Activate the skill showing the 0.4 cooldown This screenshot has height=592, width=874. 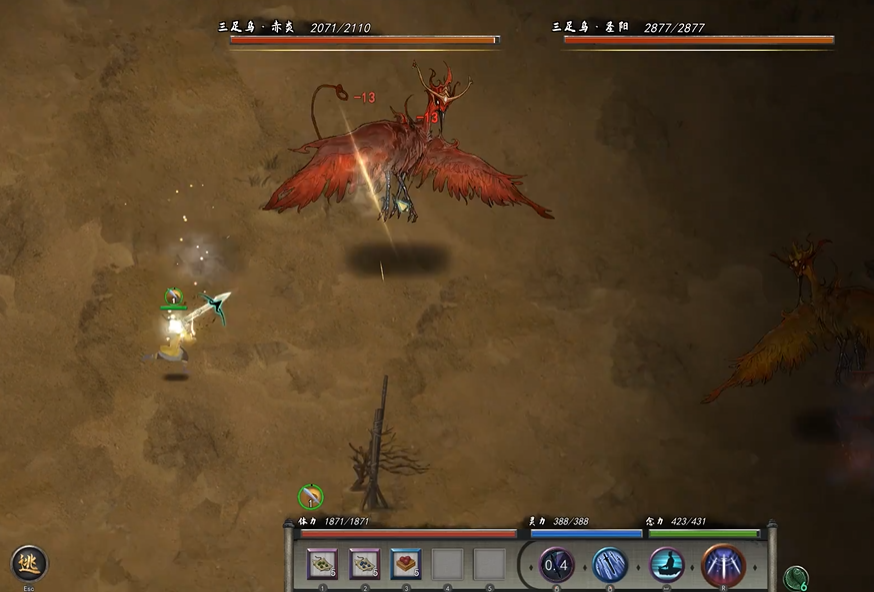point(556,565)
